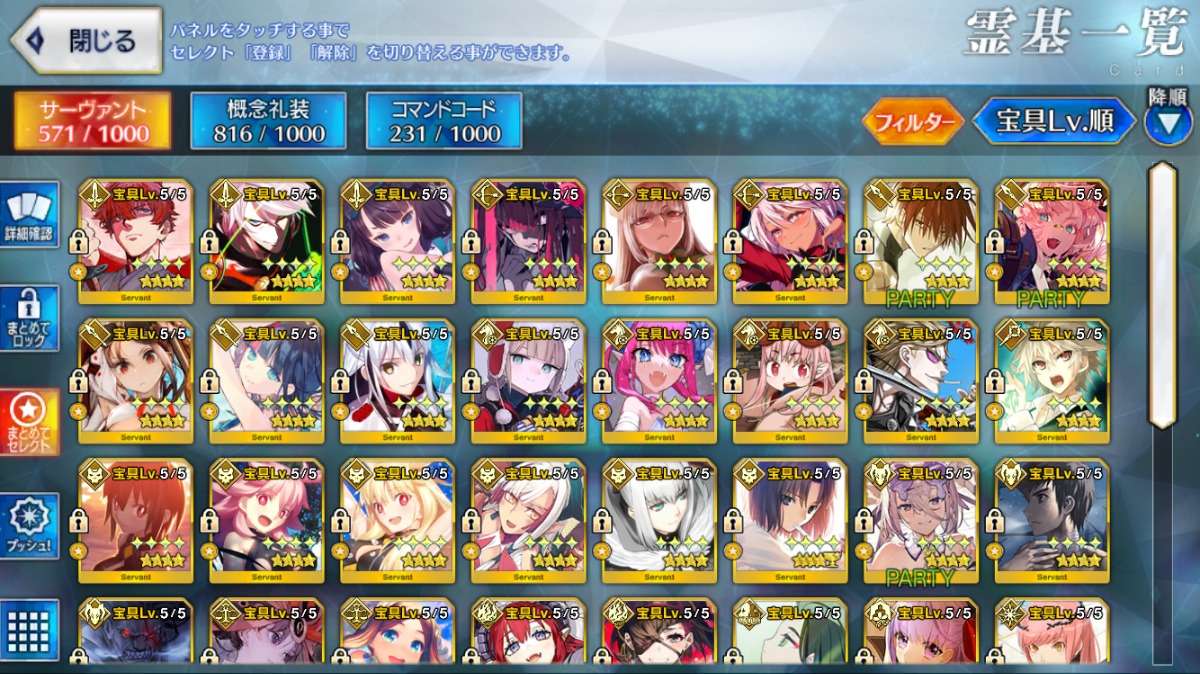Viewport: 1200px width, 674px height.
Task: Close the Spirit Origin list with 閉じる
Action: click(x=86, y=41)
